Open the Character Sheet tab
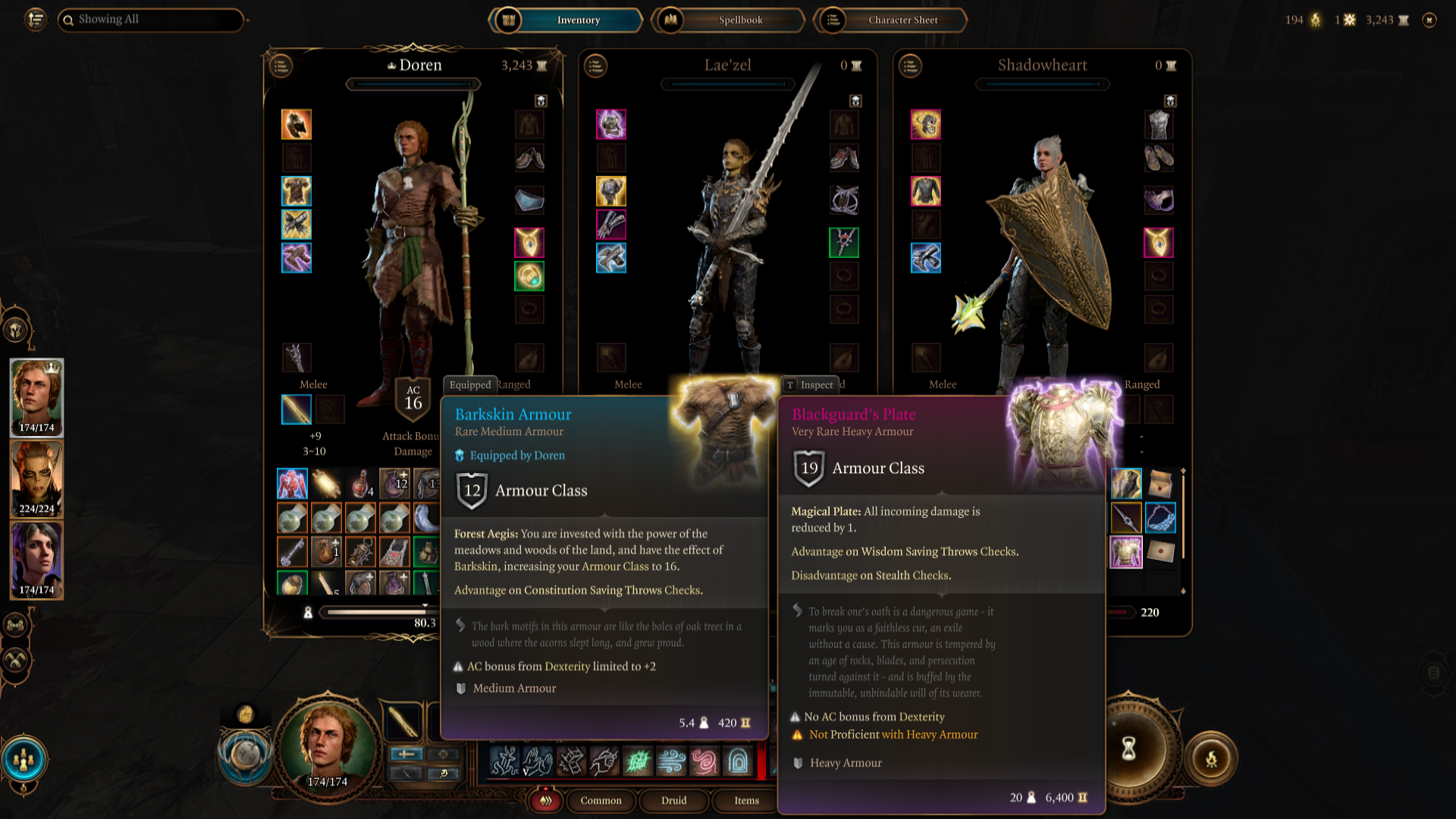This screenshot has height=819, width=1456. pos(903,20)
